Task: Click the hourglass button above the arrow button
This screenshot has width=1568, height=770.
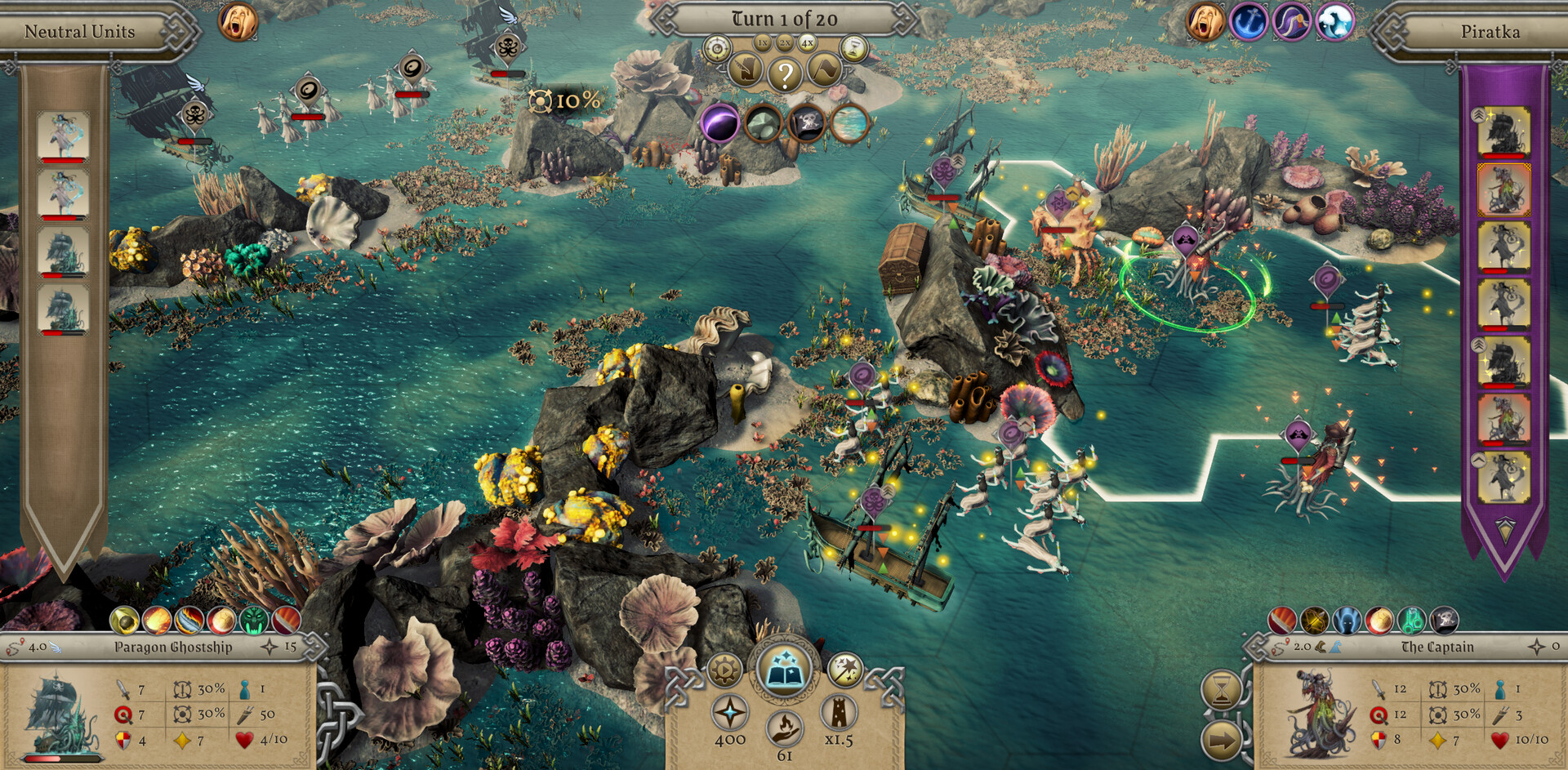Action: (x=1222, y=692)
